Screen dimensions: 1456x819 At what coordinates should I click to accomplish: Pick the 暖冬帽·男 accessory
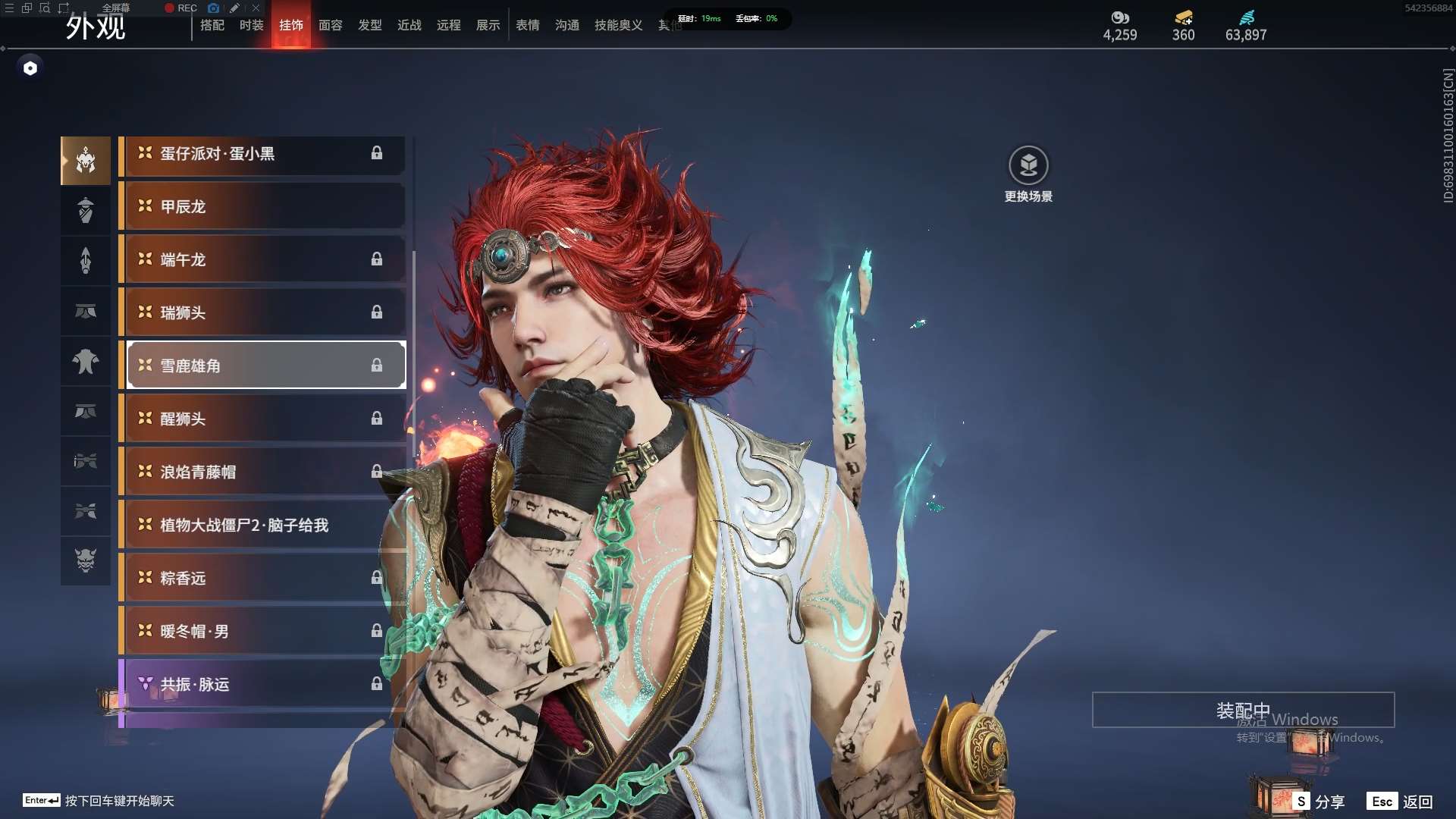click(262, 632)
